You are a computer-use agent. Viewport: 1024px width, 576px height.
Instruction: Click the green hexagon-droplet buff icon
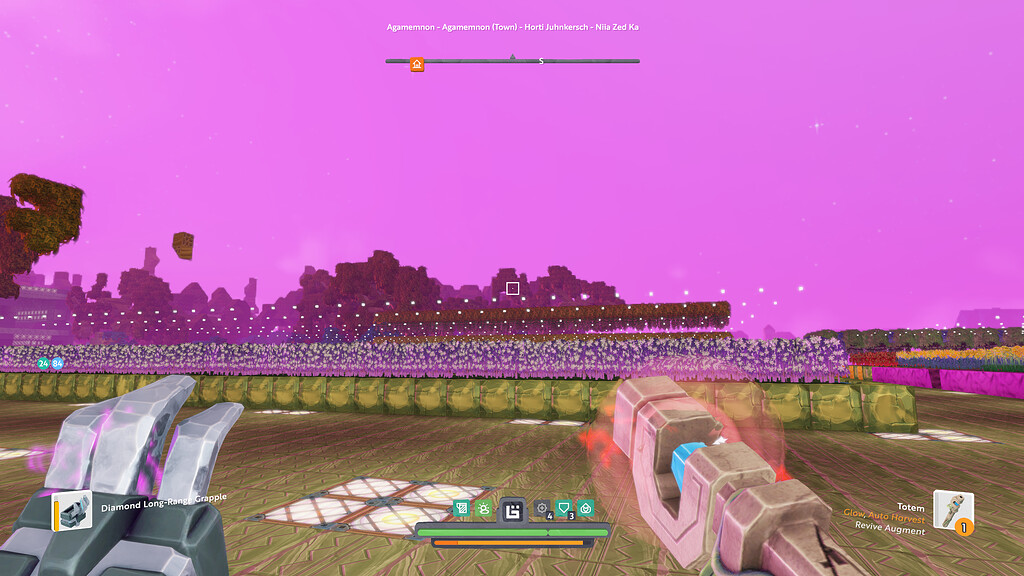(x=586, y=509)
